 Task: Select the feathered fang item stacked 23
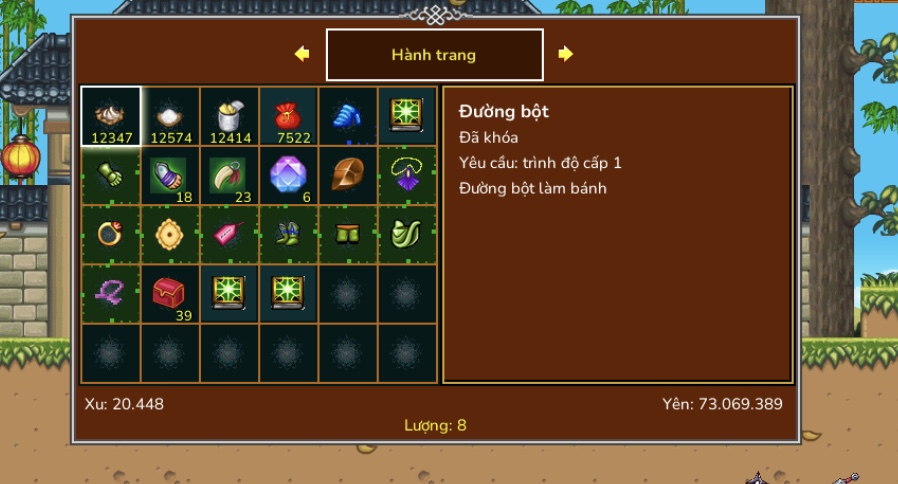(x=229, y=175)
